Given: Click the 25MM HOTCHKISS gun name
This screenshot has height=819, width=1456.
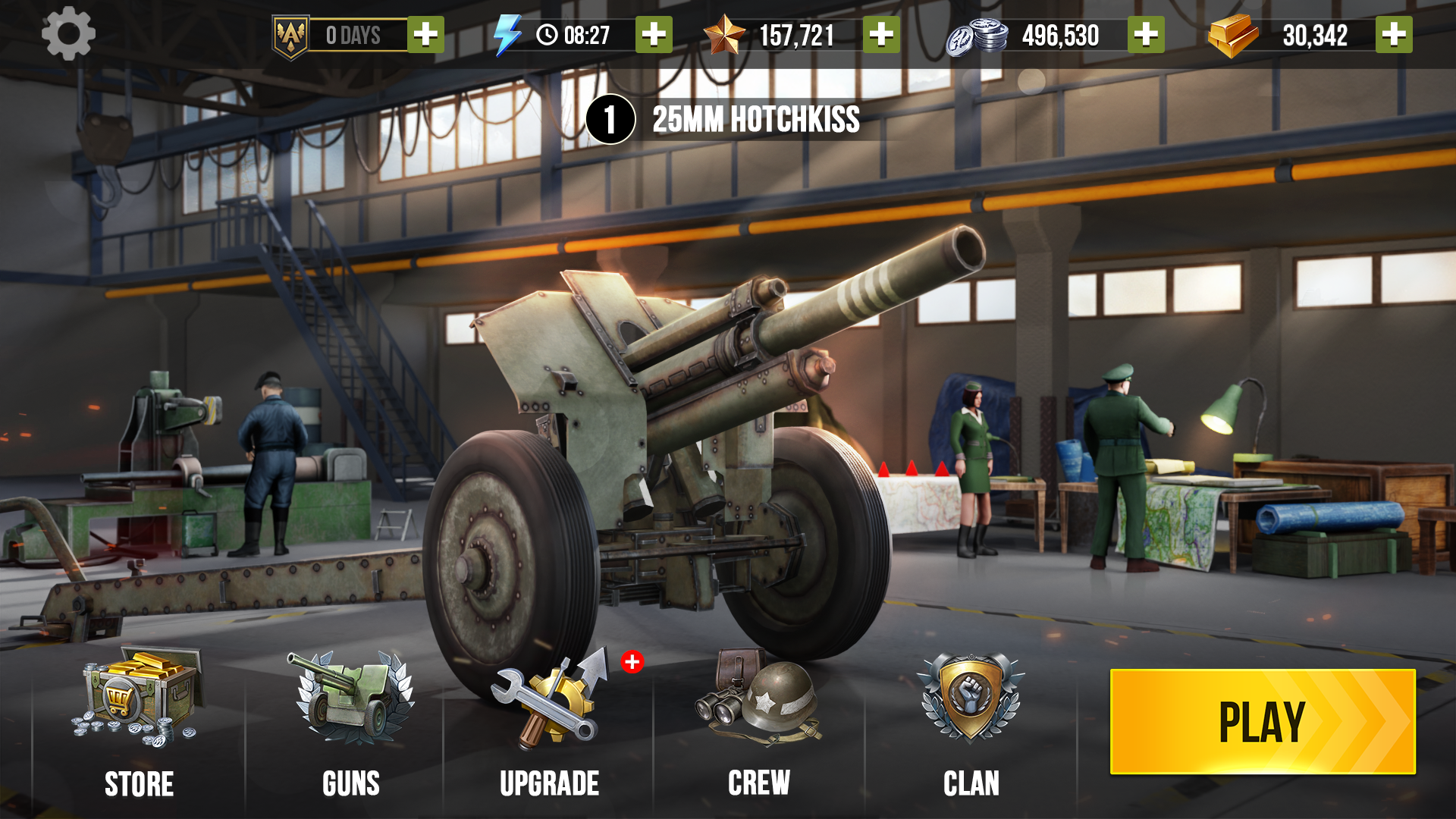Looking at the screenshot, I should (x=757, y=120).
